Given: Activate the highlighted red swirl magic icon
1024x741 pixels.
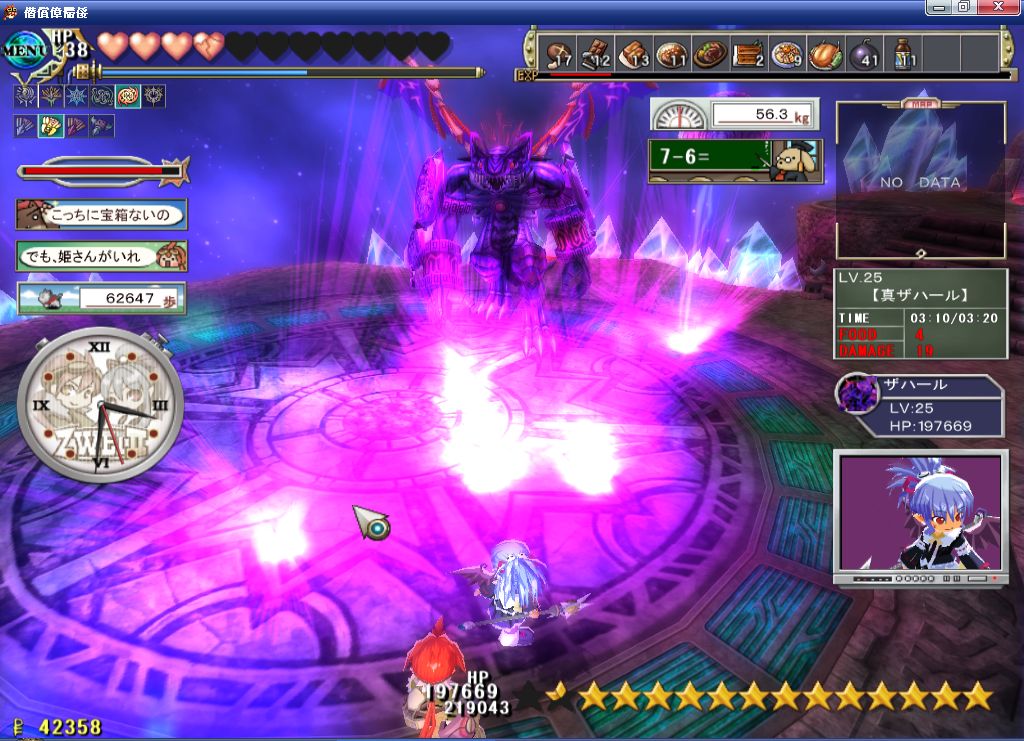Looking at the screenshot, I should (x=128, y=96).
